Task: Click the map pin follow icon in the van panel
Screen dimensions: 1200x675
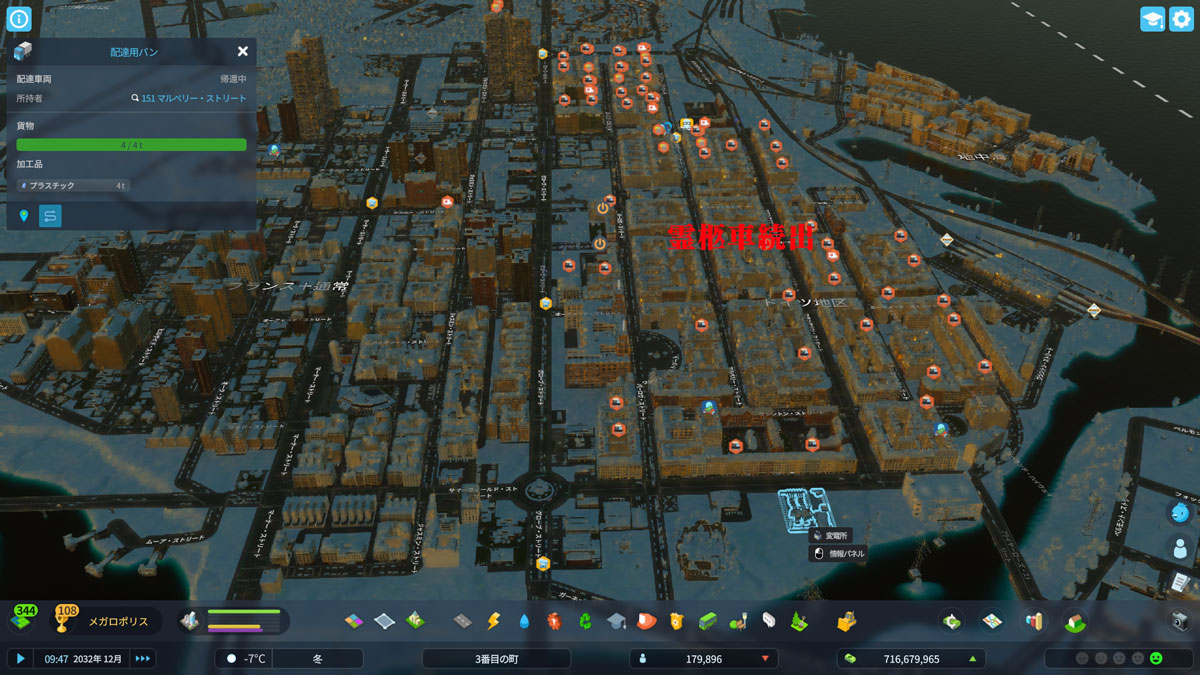Action: click(x=24, y=215)
